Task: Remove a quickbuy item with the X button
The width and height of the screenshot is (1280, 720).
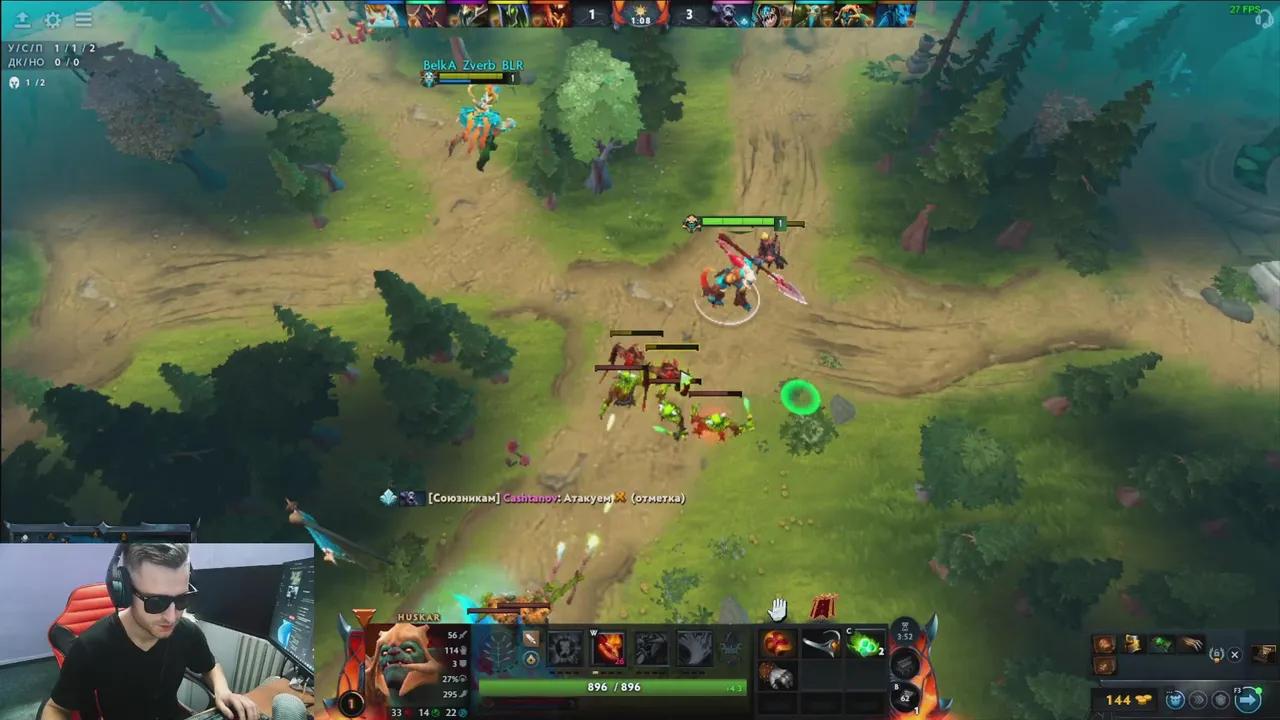Action: (x=1234, y=655)
